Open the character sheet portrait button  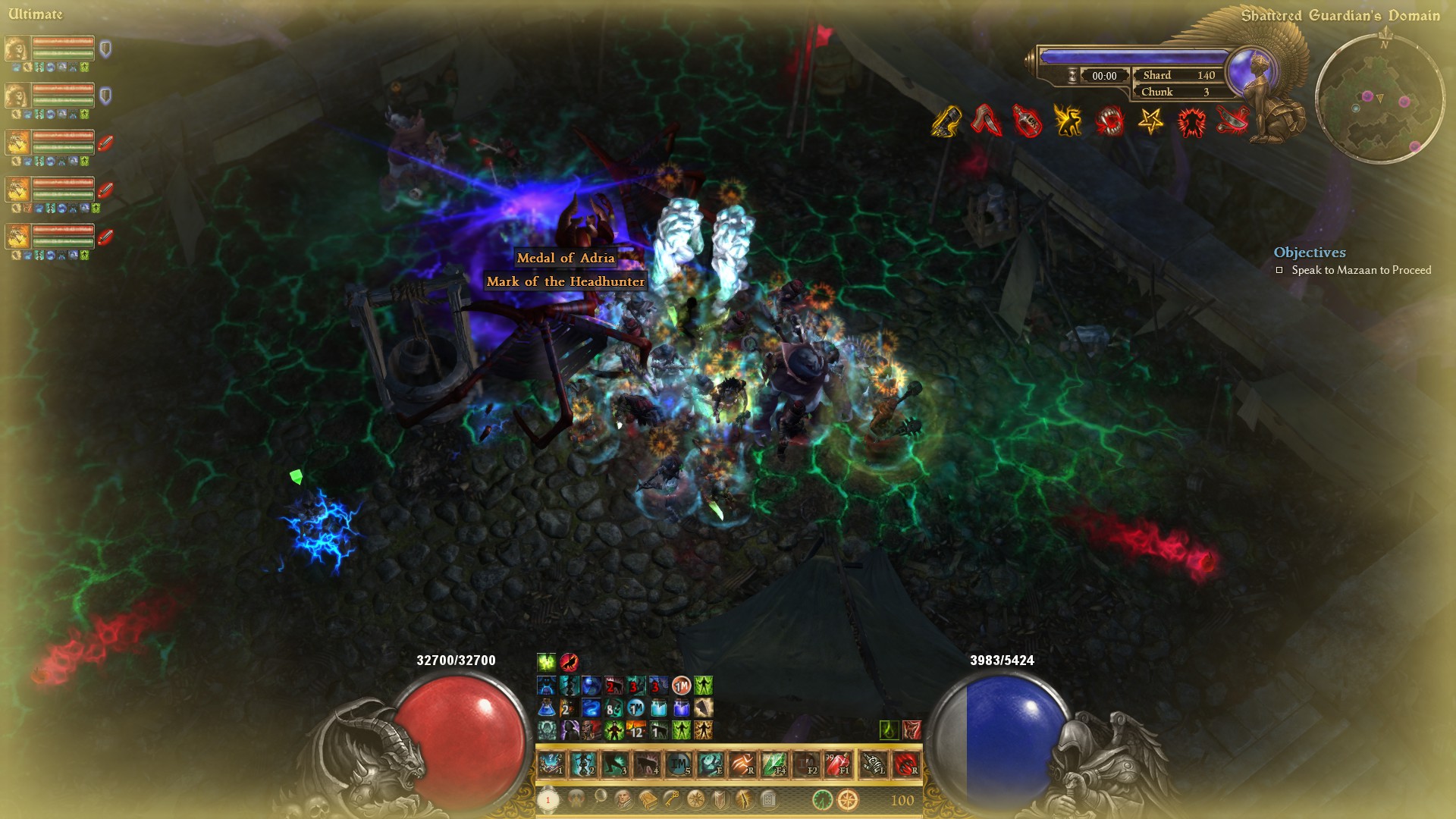point(623,799)
